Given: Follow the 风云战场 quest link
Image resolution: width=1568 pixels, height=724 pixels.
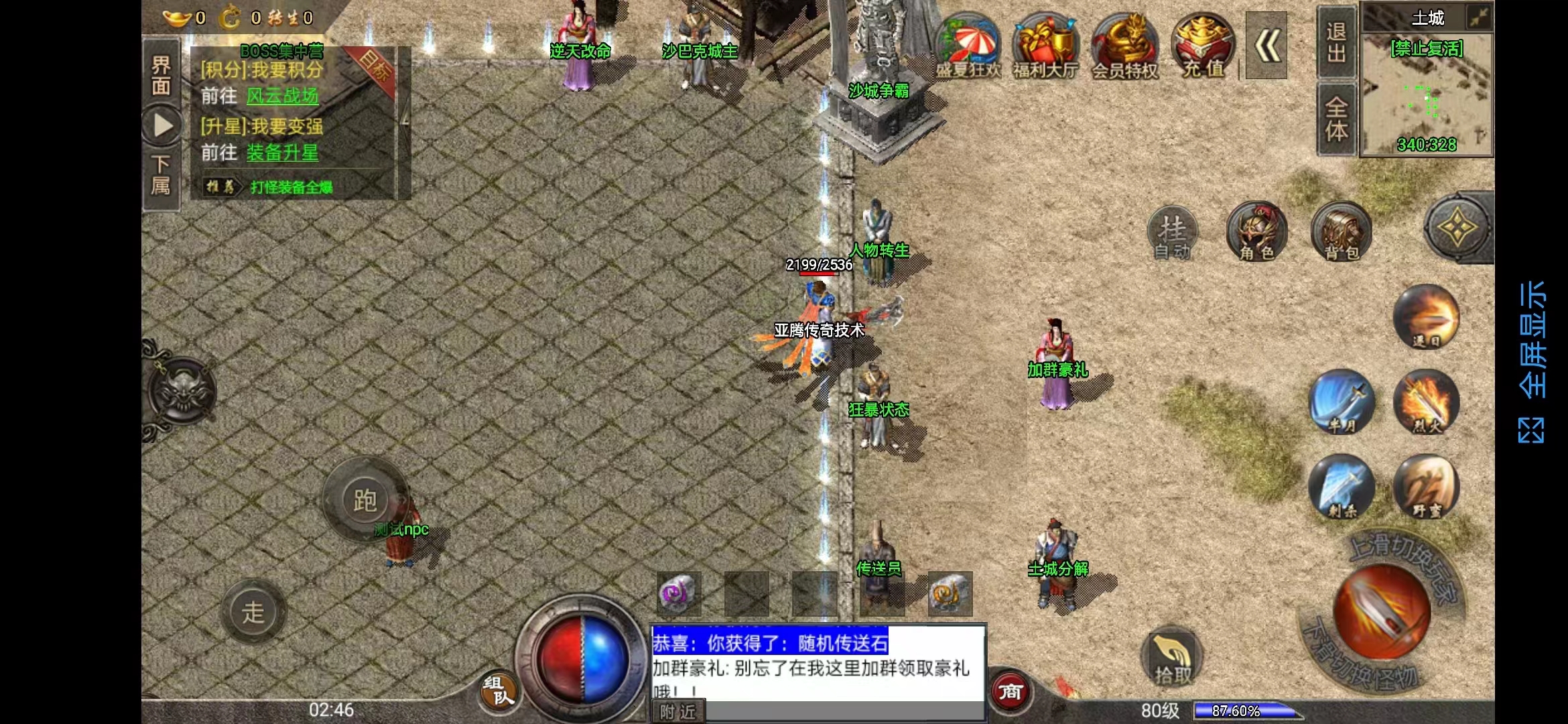Looking at the screenshot, I should (x=282, y=97).
